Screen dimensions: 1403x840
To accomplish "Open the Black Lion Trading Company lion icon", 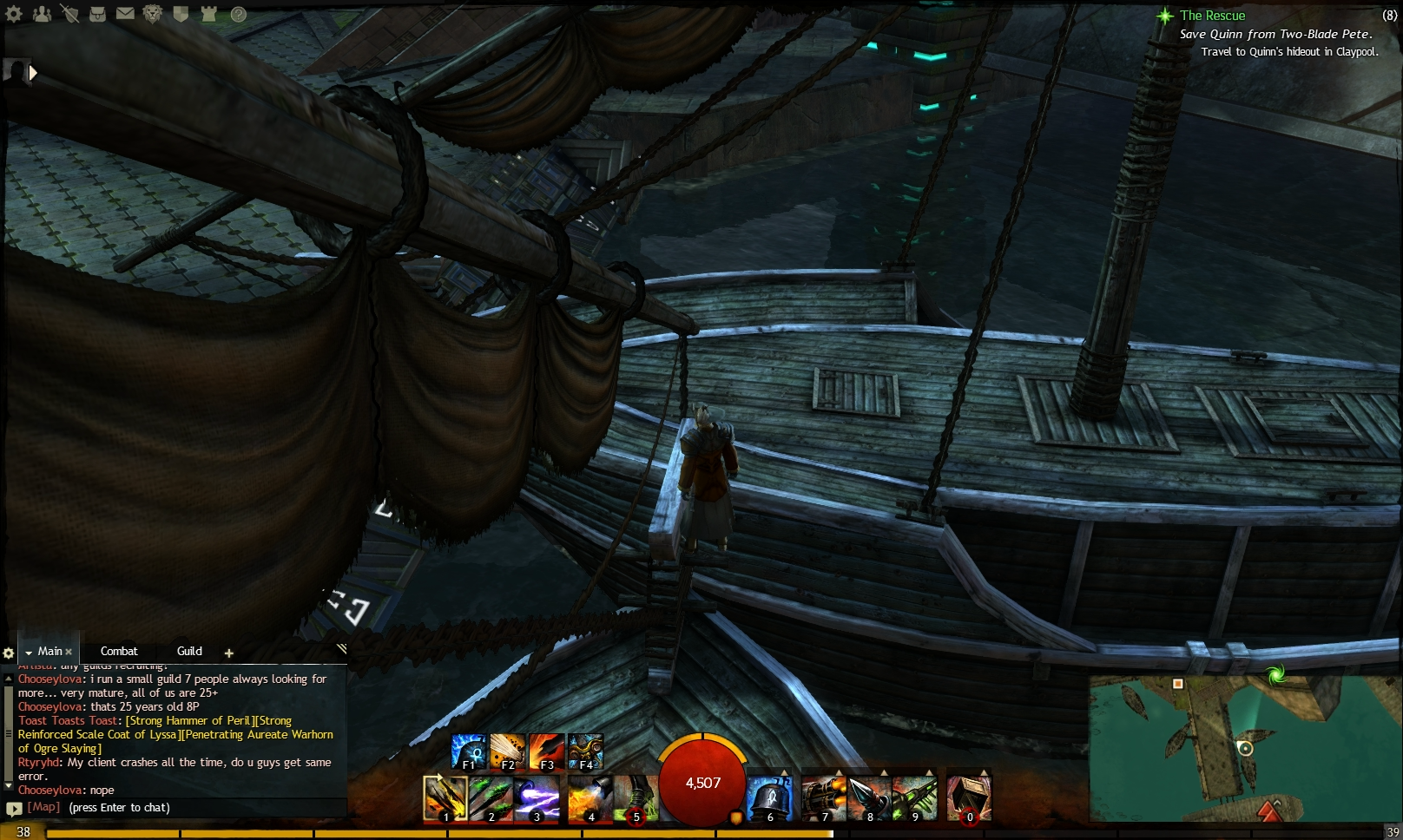I will [152, 13].
